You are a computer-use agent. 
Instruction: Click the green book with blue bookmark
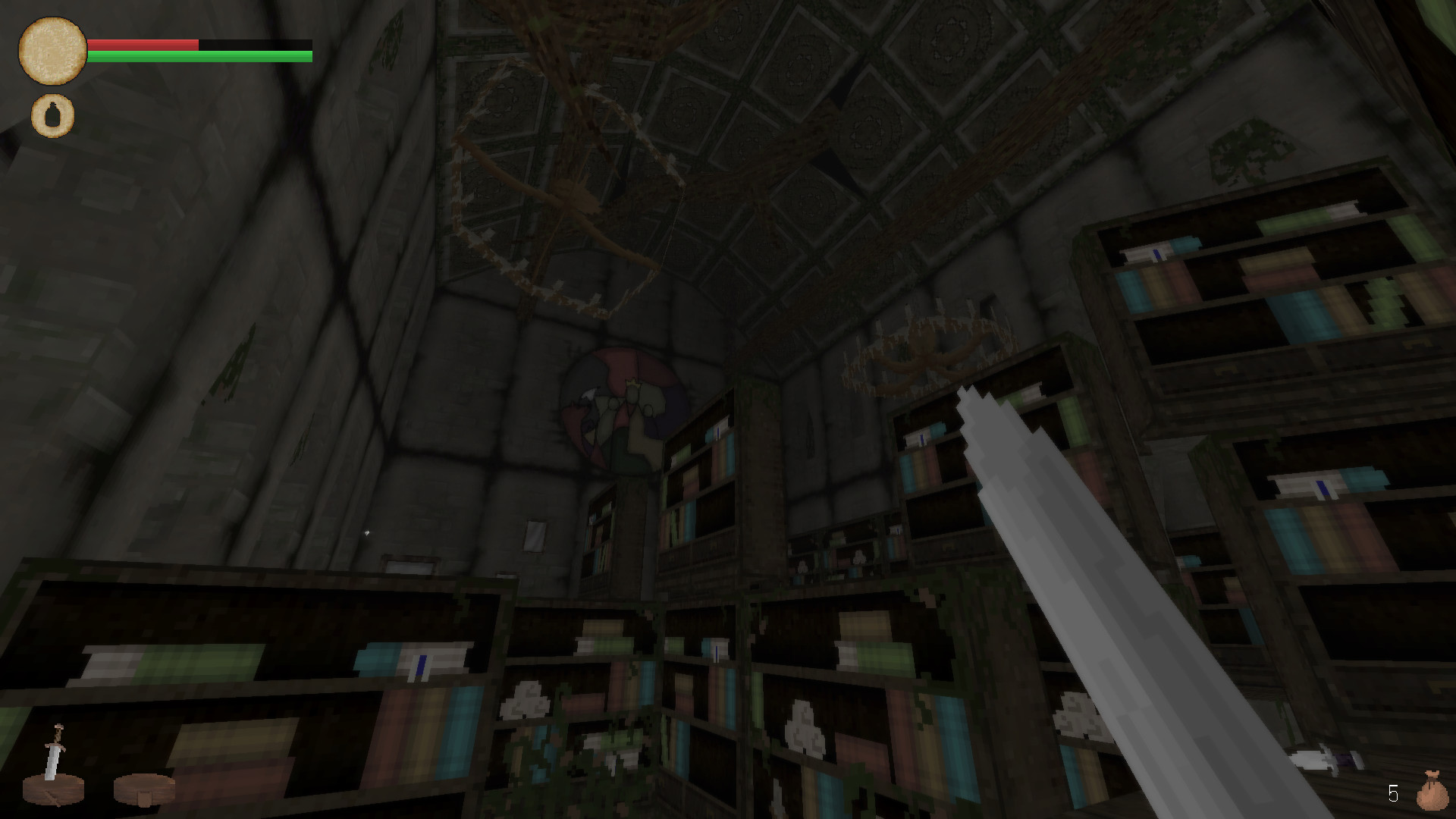[x=421, y=657]
